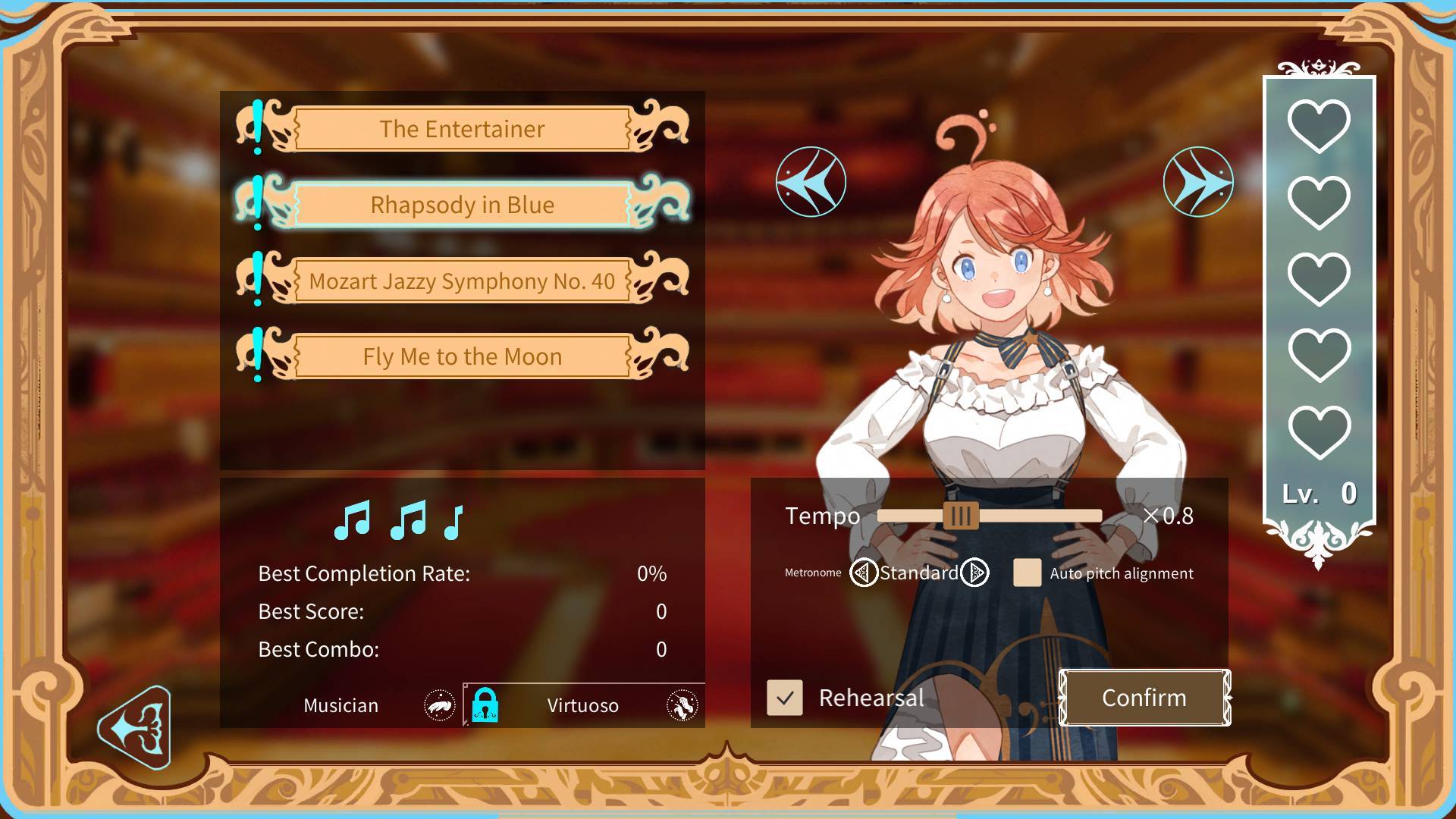The image size is (1456, 819).
Task: Click the circular emblem beside Virtuoso
Action: point(682,705)
